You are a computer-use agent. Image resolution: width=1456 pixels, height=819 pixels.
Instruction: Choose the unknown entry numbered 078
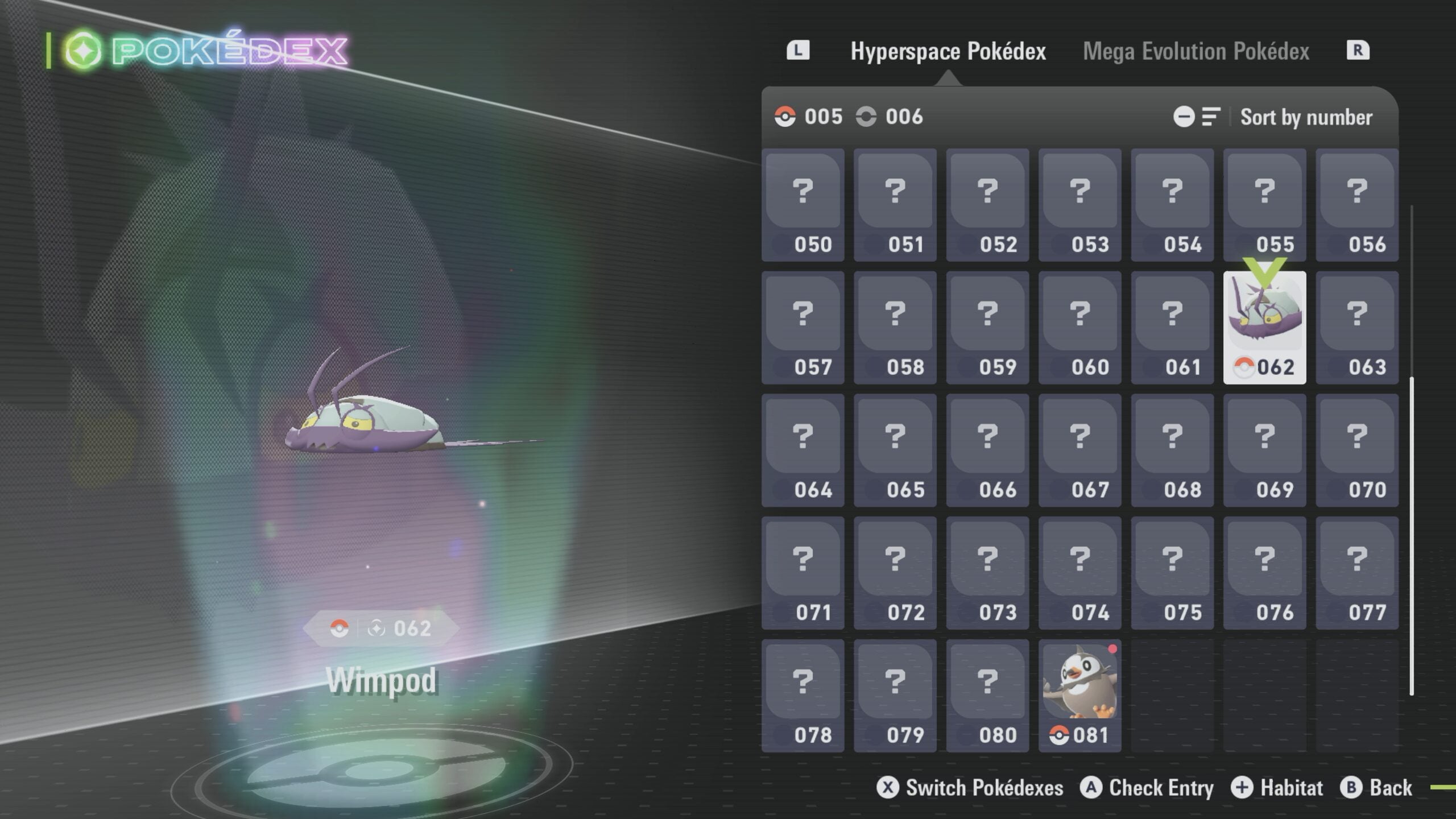coord(803,695)
